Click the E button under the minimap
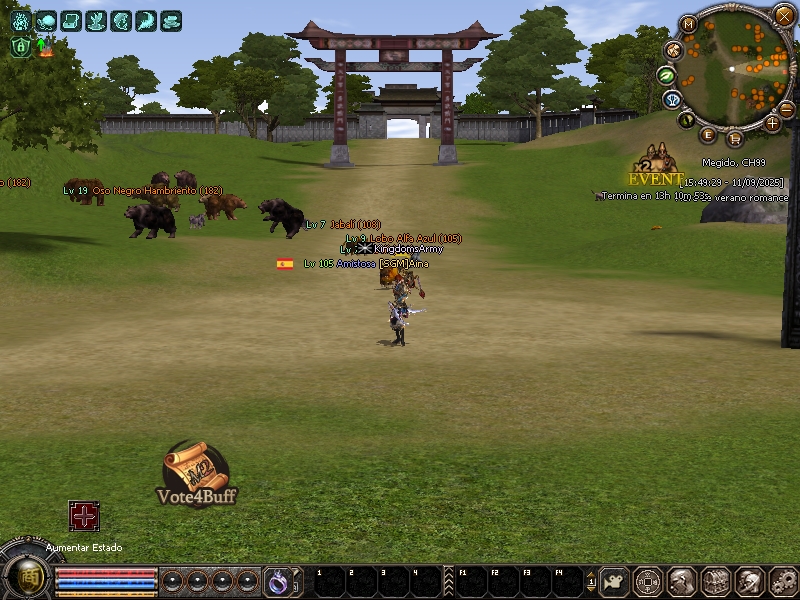 coord(709,134)
